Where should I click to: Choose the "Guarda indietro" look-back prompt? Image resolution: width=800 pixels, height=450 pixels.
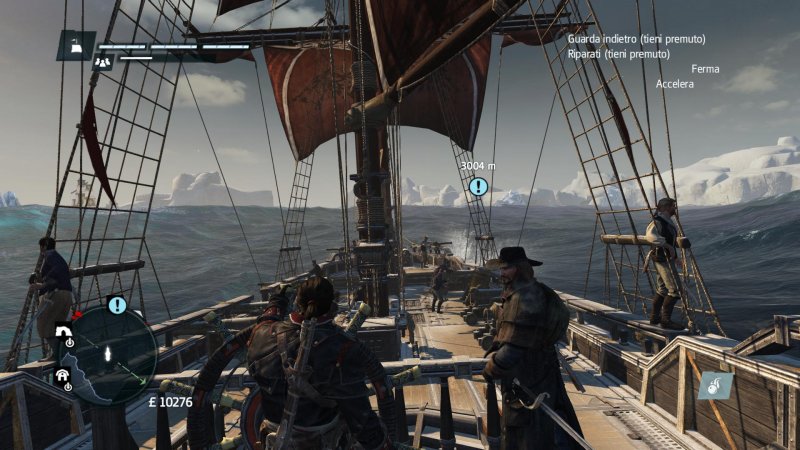pyautogui.click(x=636, y=39)
